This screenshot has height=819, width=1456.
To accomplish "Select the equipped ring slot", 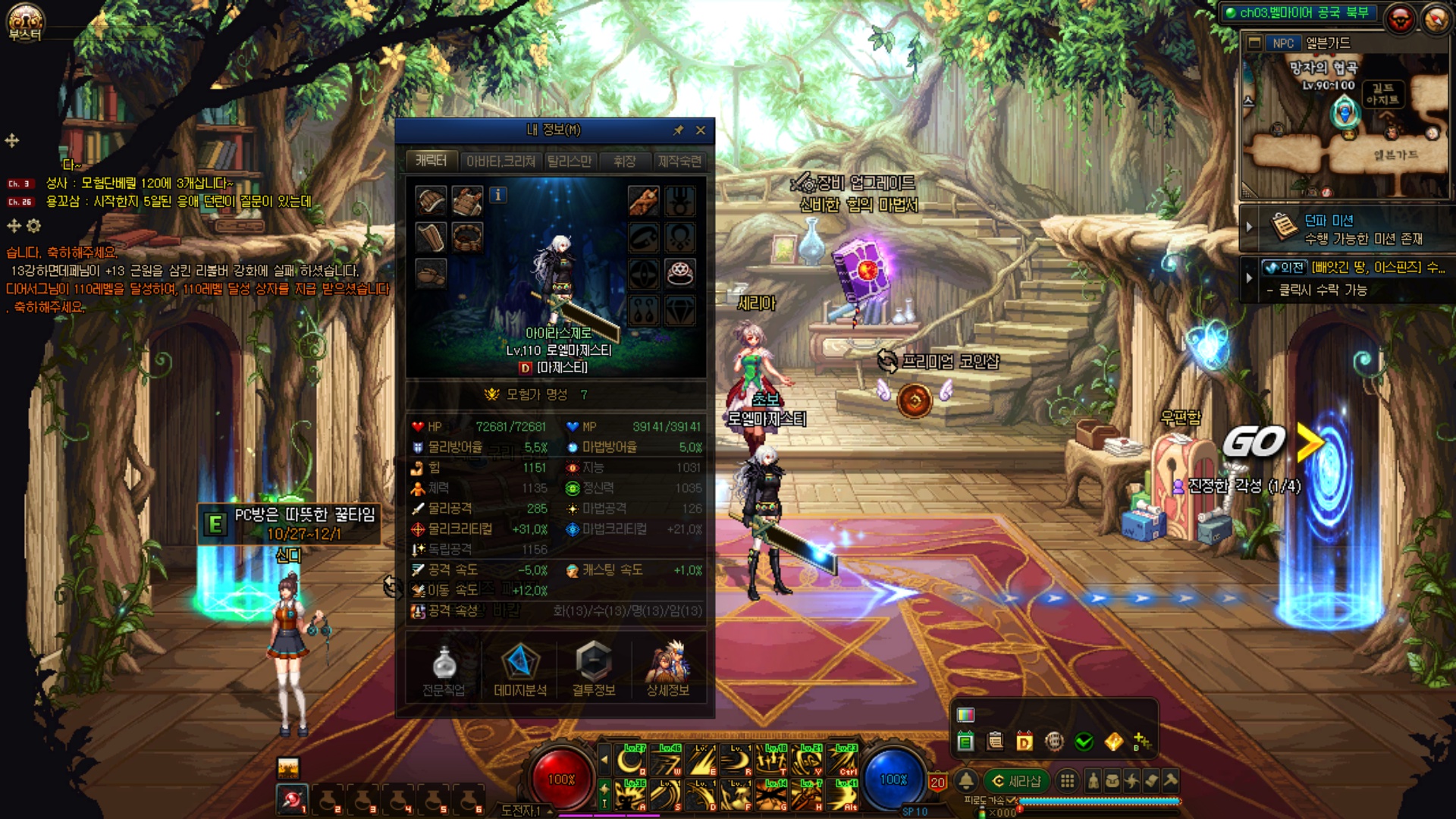I will point(680,273).
